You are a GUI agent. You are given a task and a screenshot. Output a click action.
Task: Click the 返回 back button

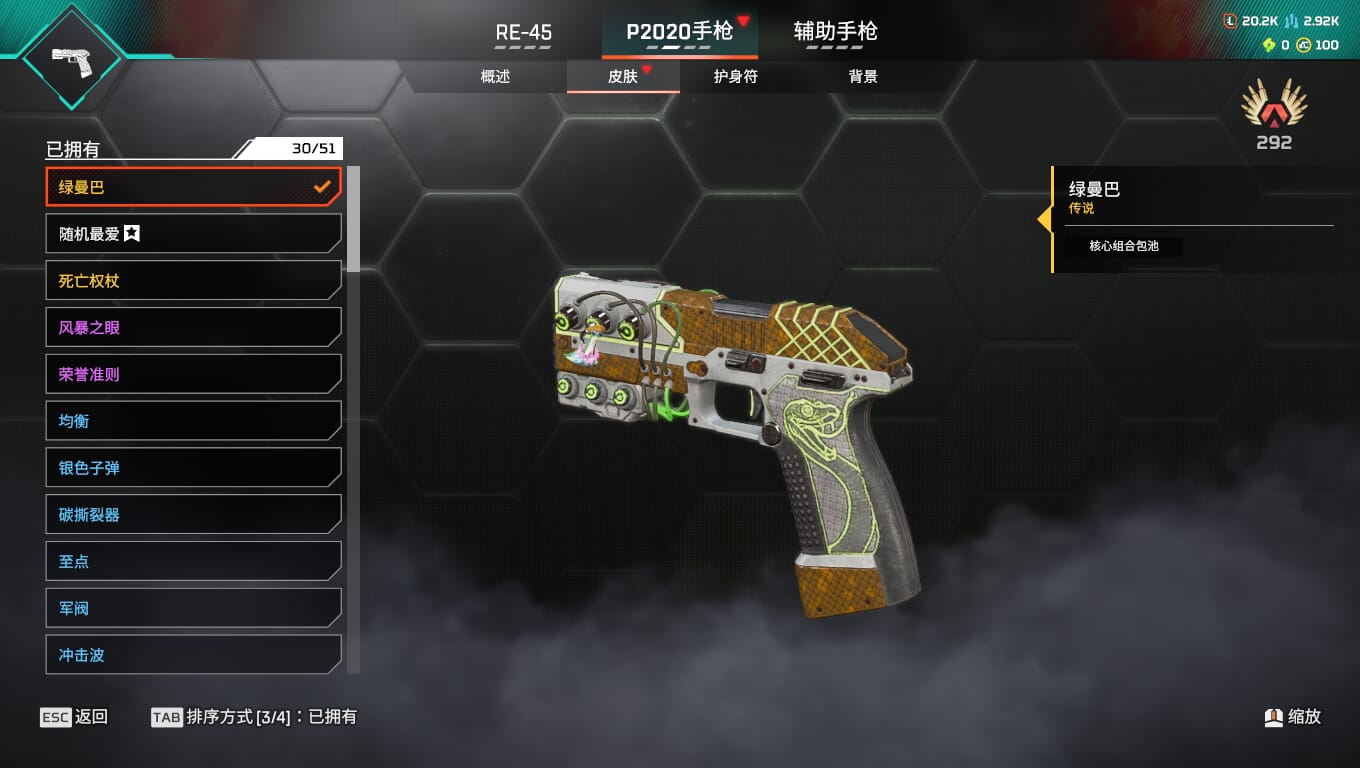click(75, 717)
